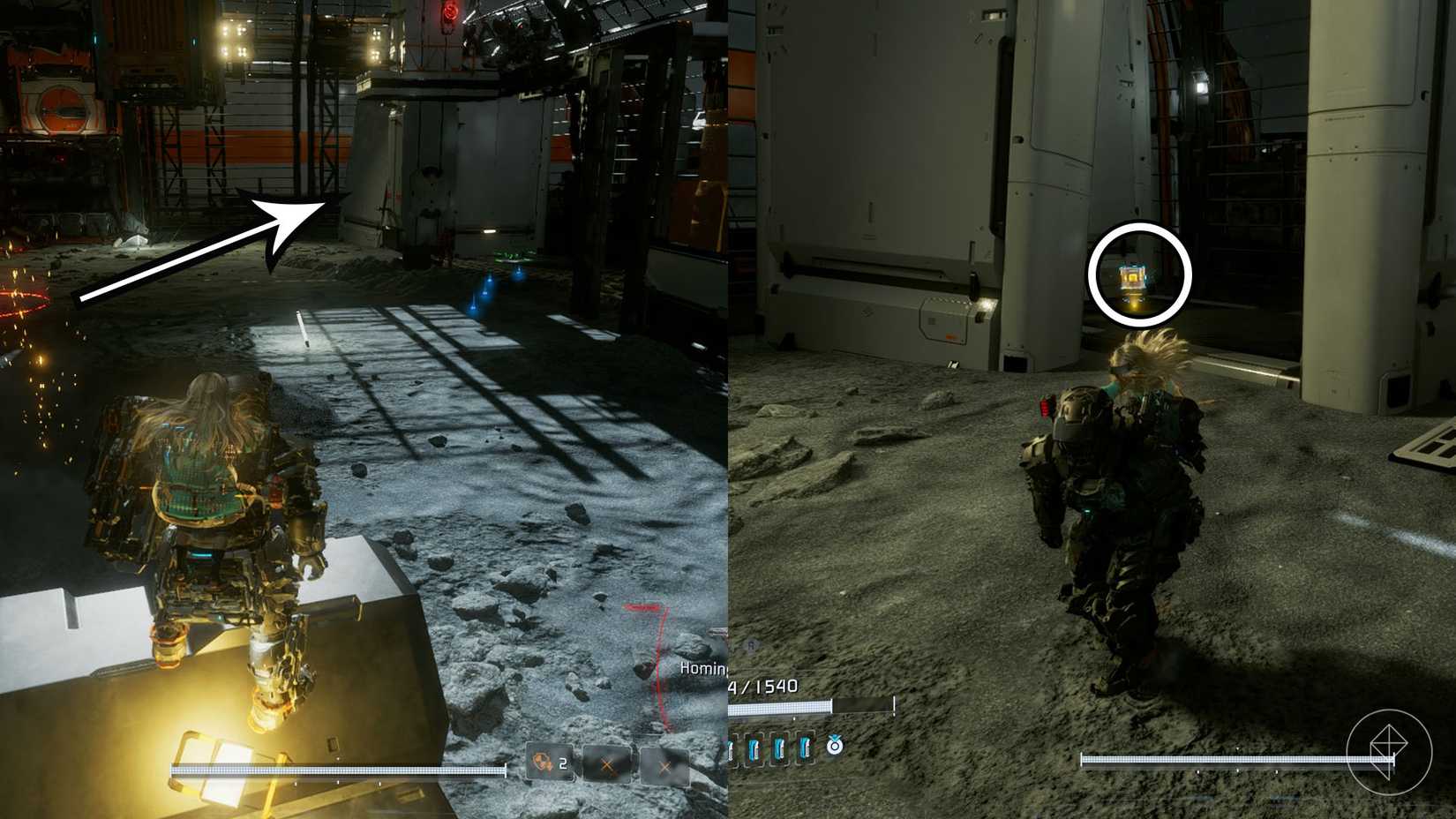
Task: Click the first empty X equipment slot
Action: (x=607, y=765)
